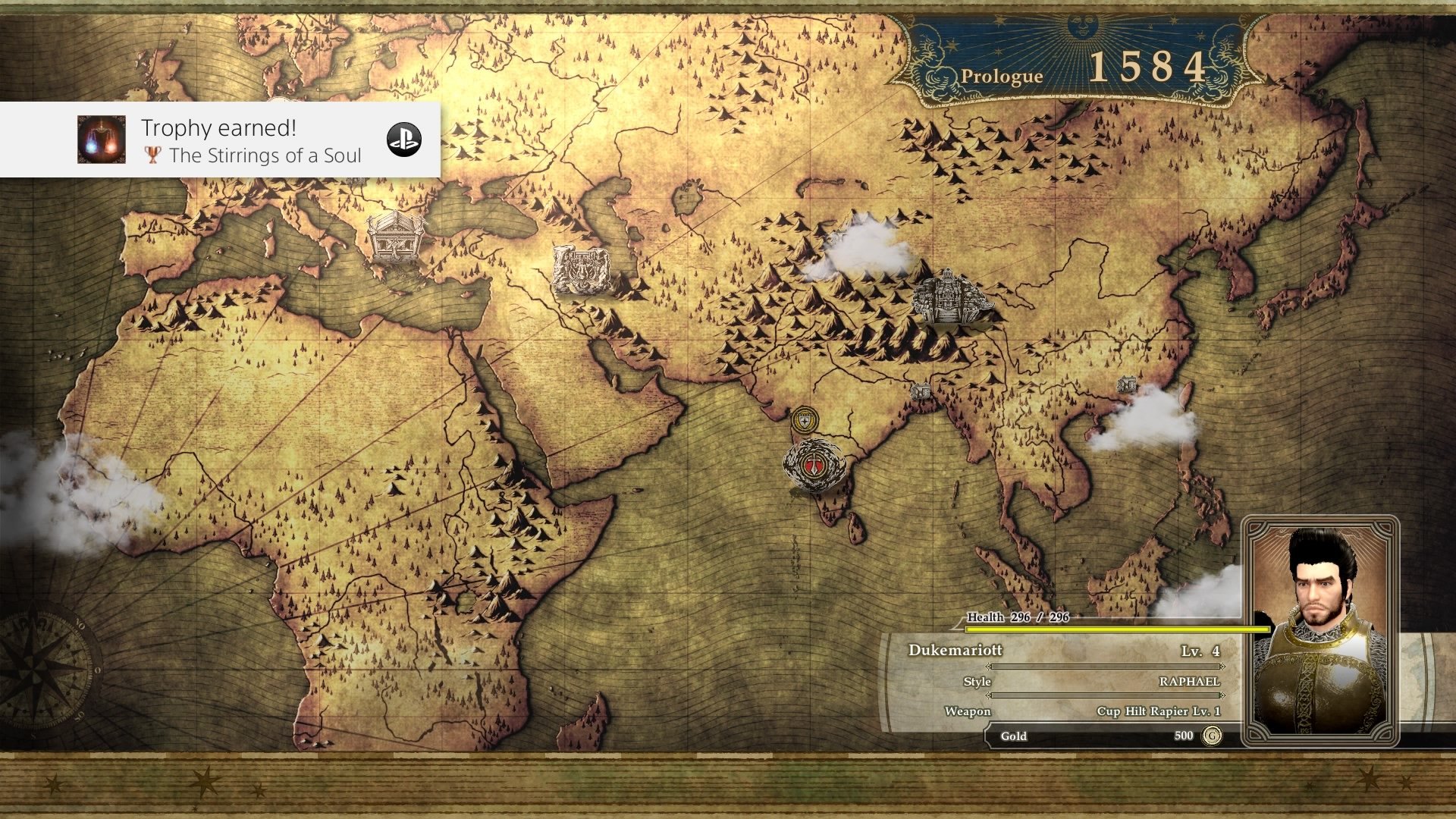Choose the gold shield marker in India
The height and width of the screenshot is (819, 1456).
click(805, 419)
